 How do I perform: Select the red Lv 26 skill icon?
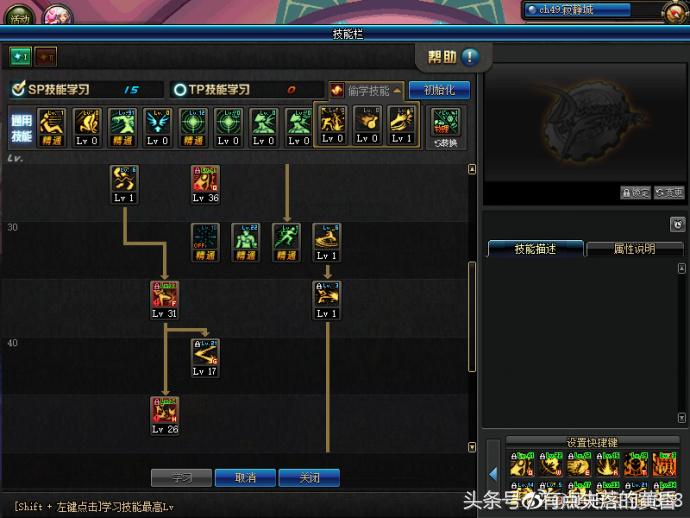pyautogui.click(x=165, y=410)
